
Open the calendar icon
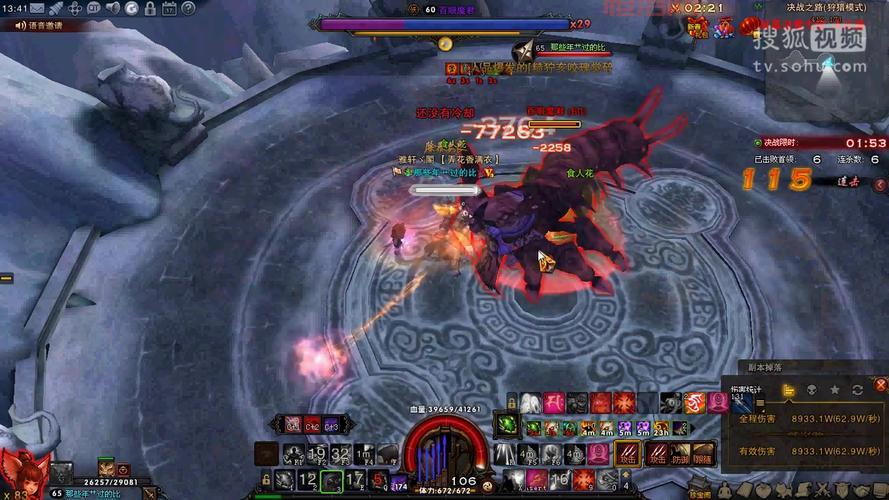(166, 8)
